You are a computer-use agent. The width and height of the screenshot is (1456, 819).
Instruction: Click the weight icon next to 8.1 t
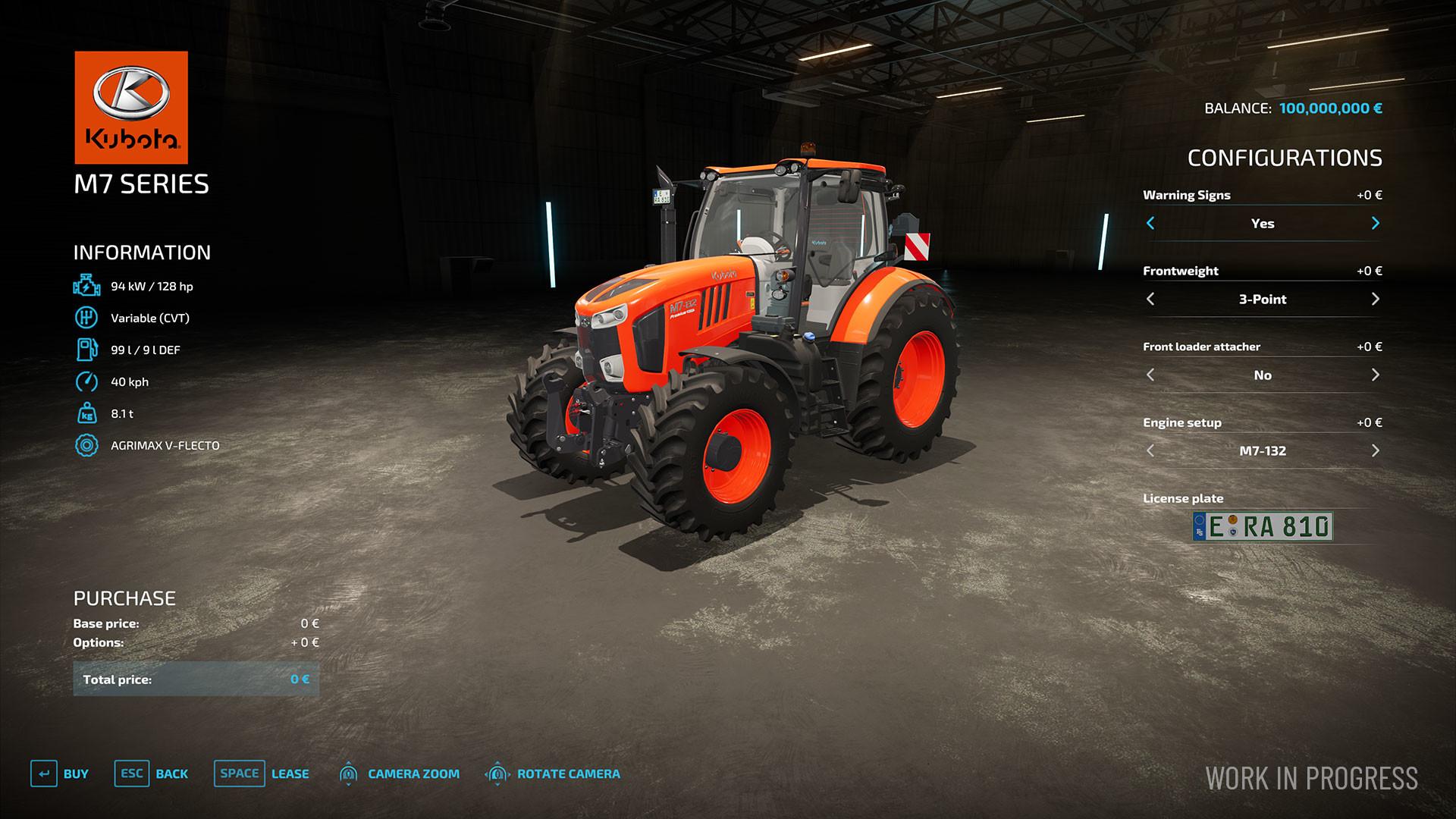click(86, 413)
